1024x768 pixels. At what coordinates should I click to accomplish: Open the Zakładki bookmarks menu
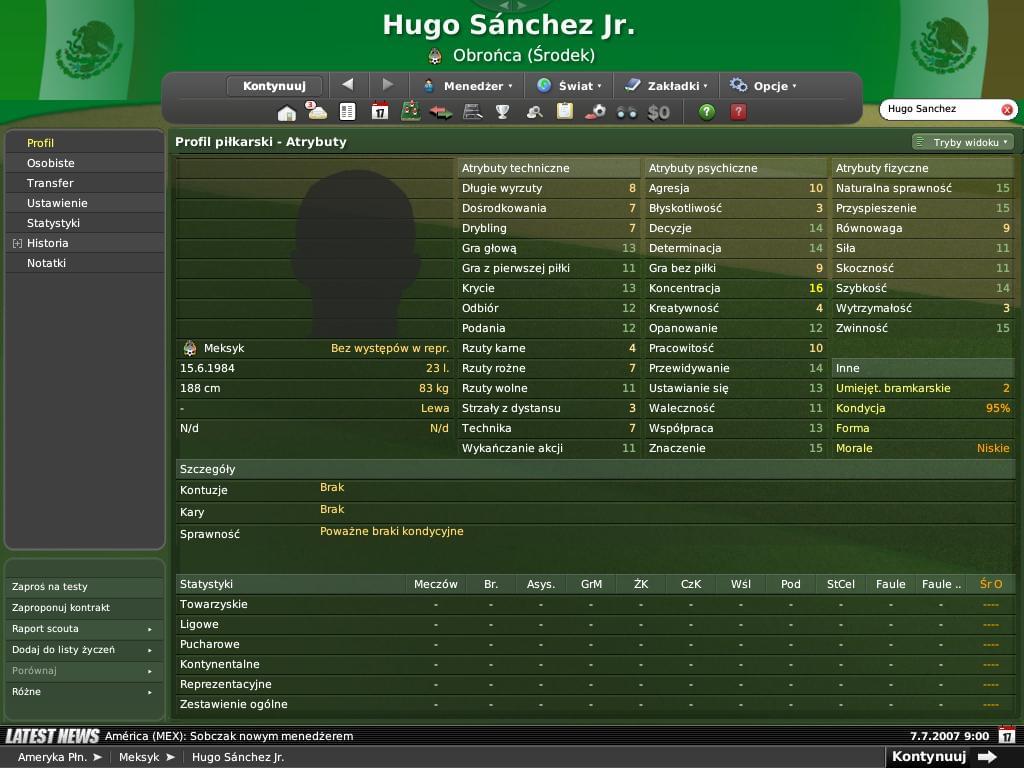click(x=666, y=86)
